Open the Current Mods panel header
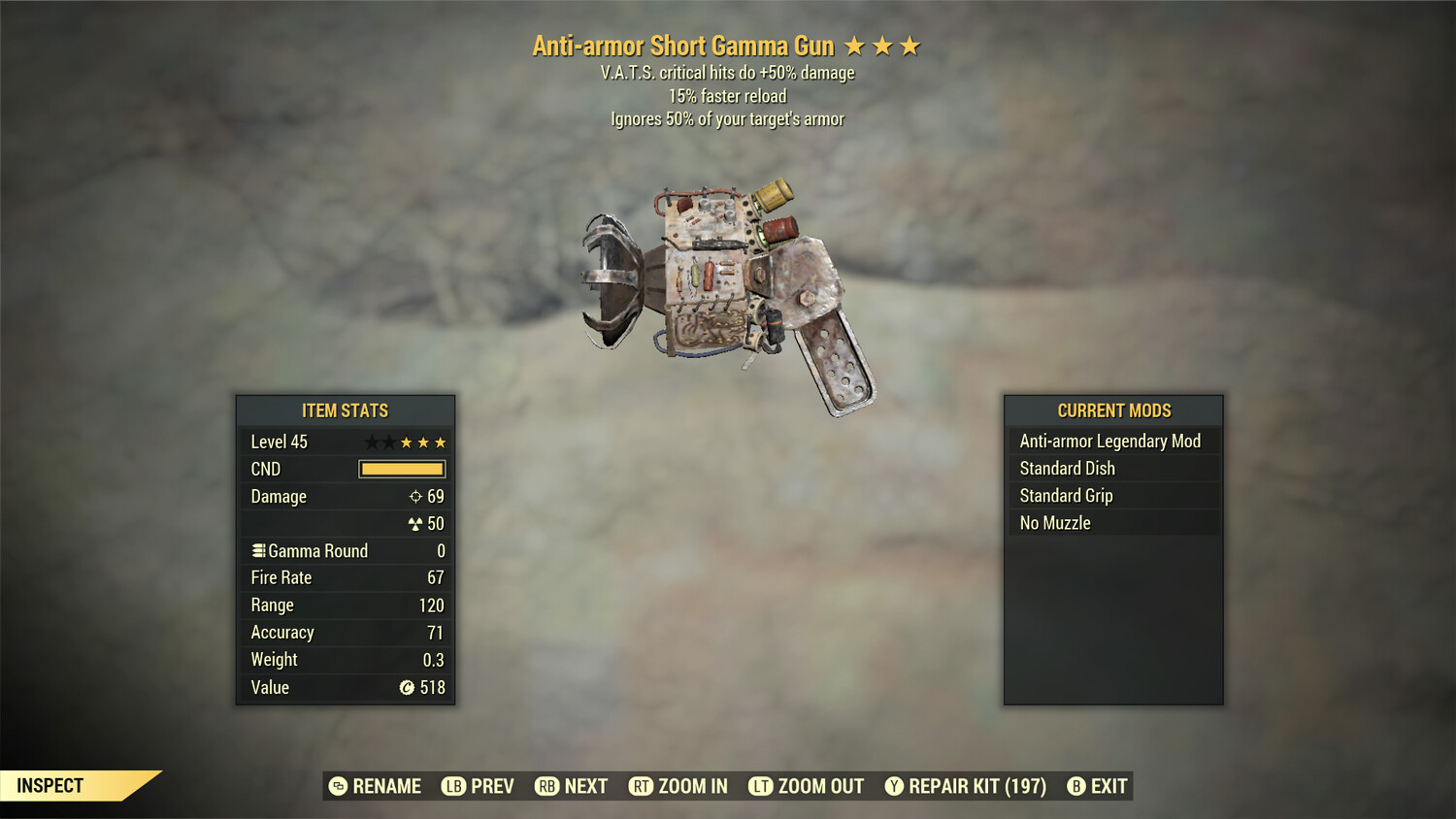 pyautogui.click(x=1112, y=410)
